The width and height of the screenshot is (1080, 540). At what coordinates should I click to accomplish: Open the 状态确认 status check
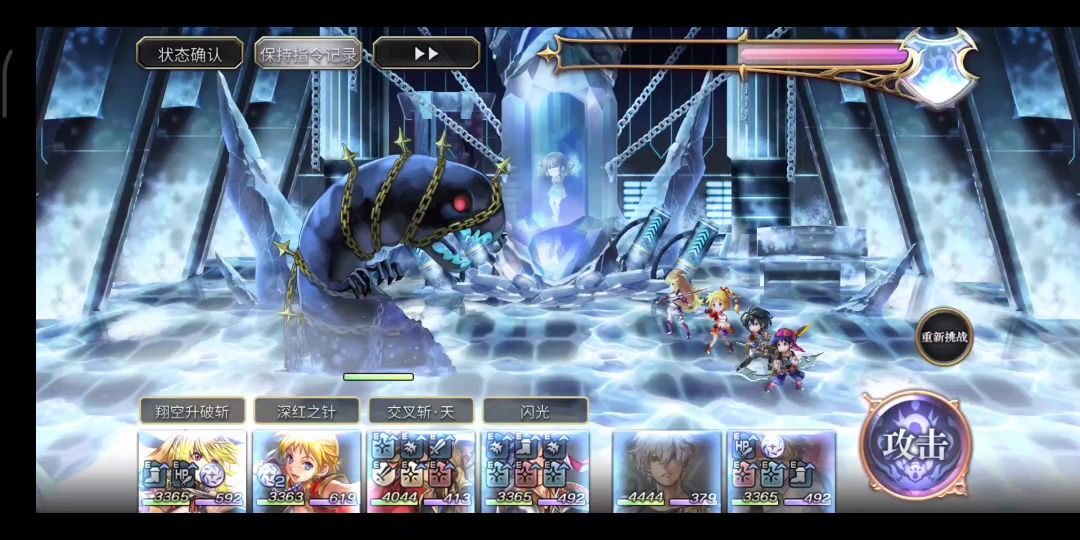click(x=190, y=54)
